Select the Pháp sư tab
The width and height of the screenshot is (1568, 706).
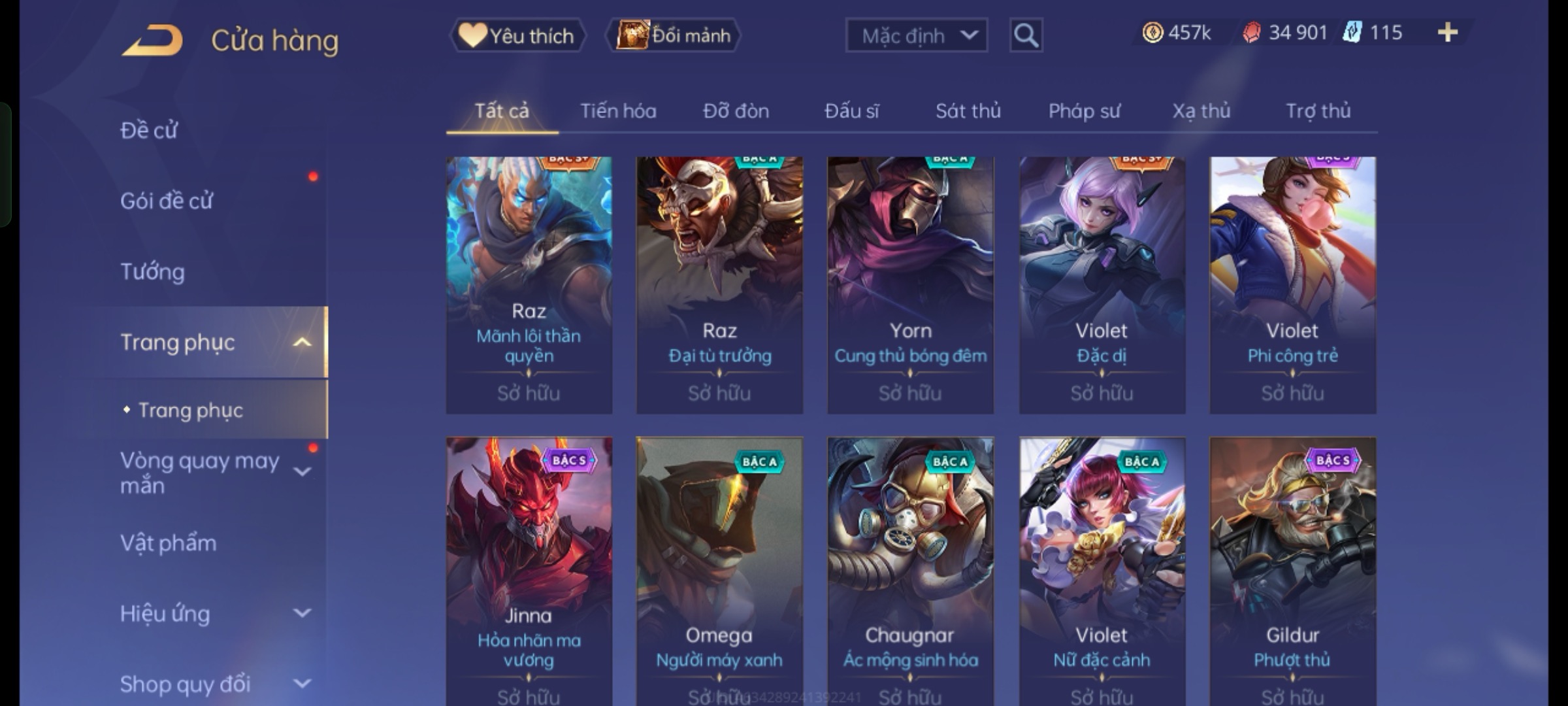point(1084,111)
